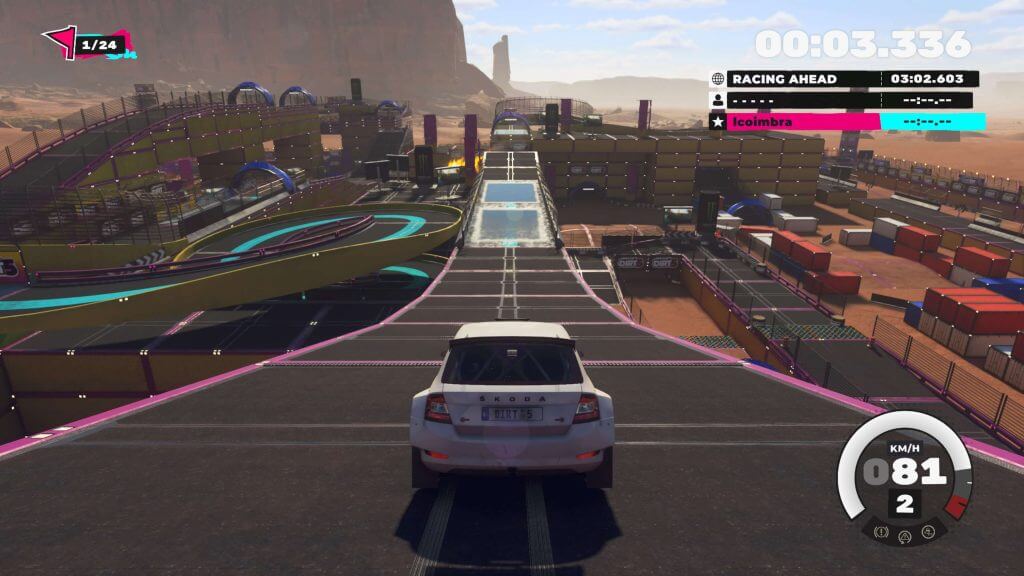Image resolution: width=1024 pixels, height=576 pixels.
Task: Click the checkpoint flag icon
Action: [60, 42]
